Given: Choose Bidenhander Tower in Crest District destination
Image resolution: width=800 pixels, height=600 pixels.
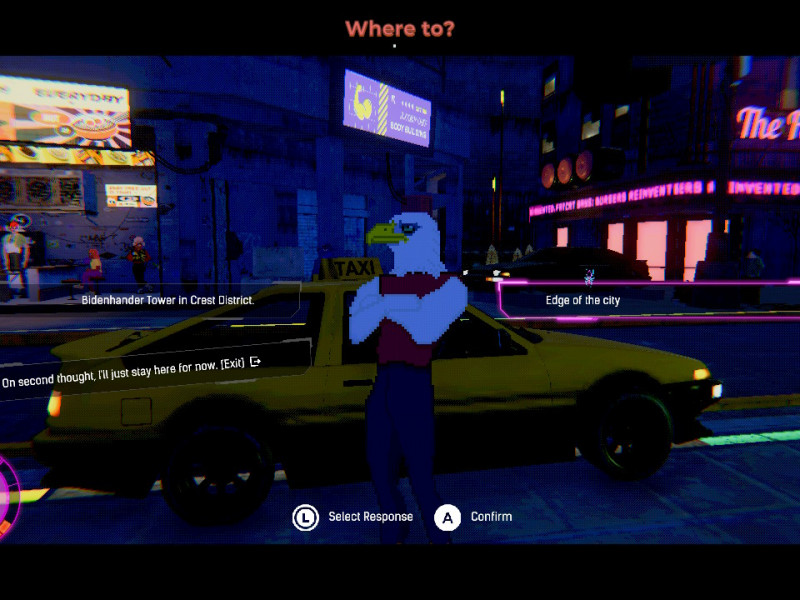Looking at the screenshot, I should click(168, 299).
